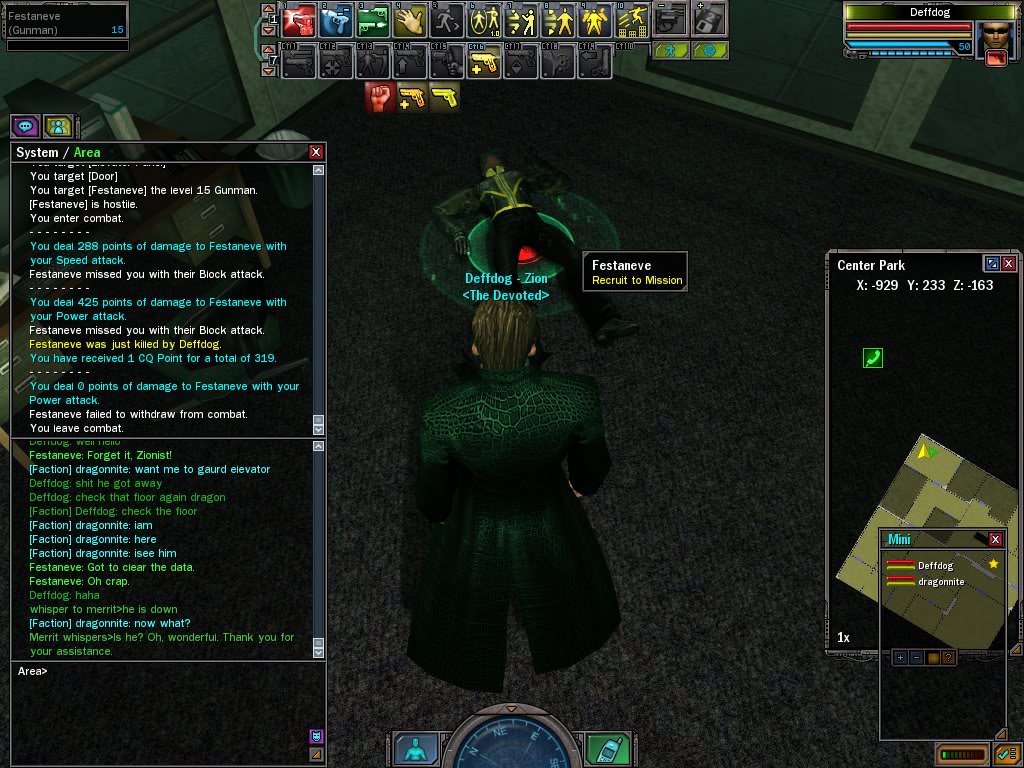Screen dimensions: 1024x768
Task: Click the red fist status icon below hotbar
Action: 379,97
